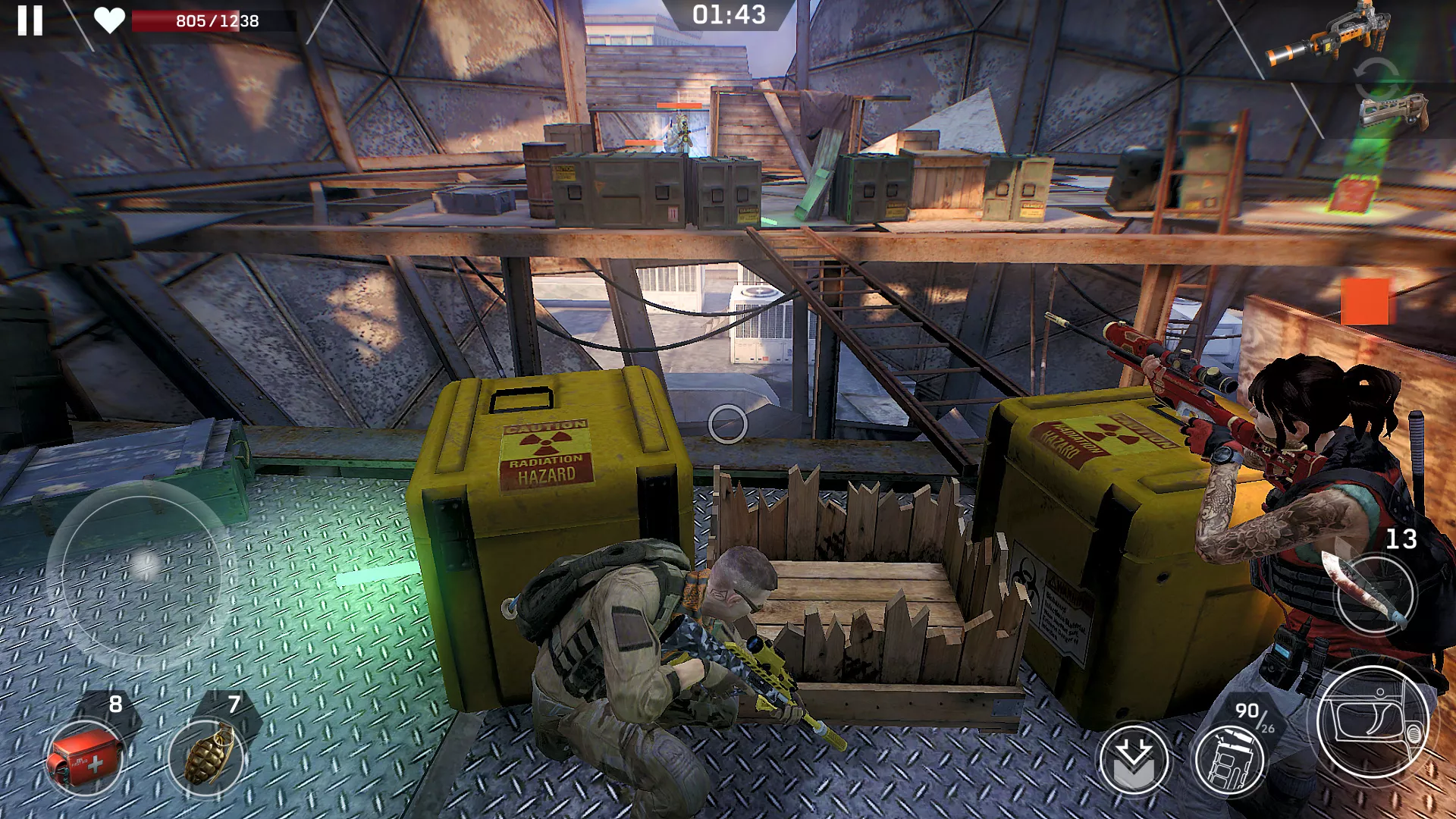Select the orange primary rifle
This screenshot has height=819, width=1456.
[x=1330, y=35]
